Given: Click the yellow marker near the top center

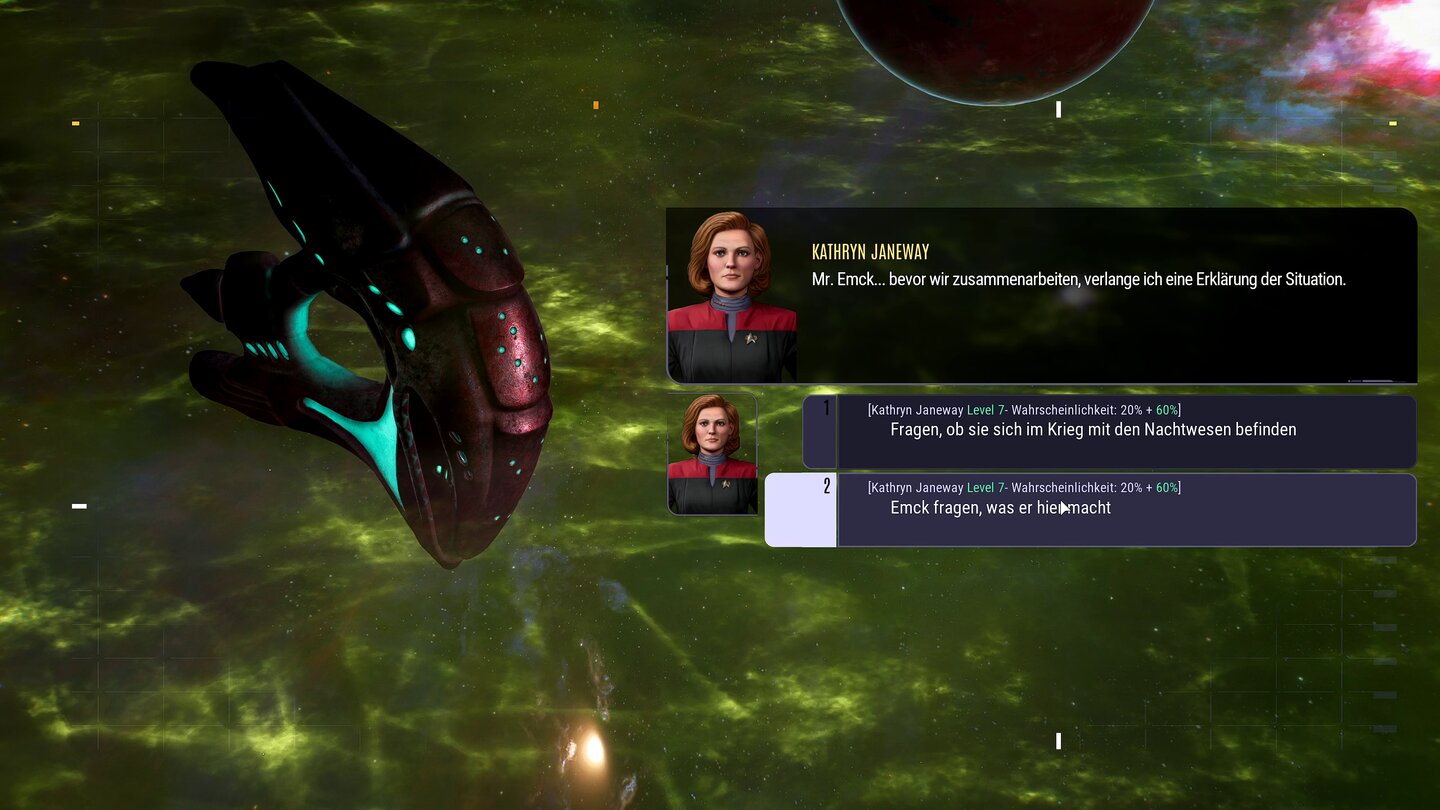Looking at the screenshot, I should (x=596, y=104).
